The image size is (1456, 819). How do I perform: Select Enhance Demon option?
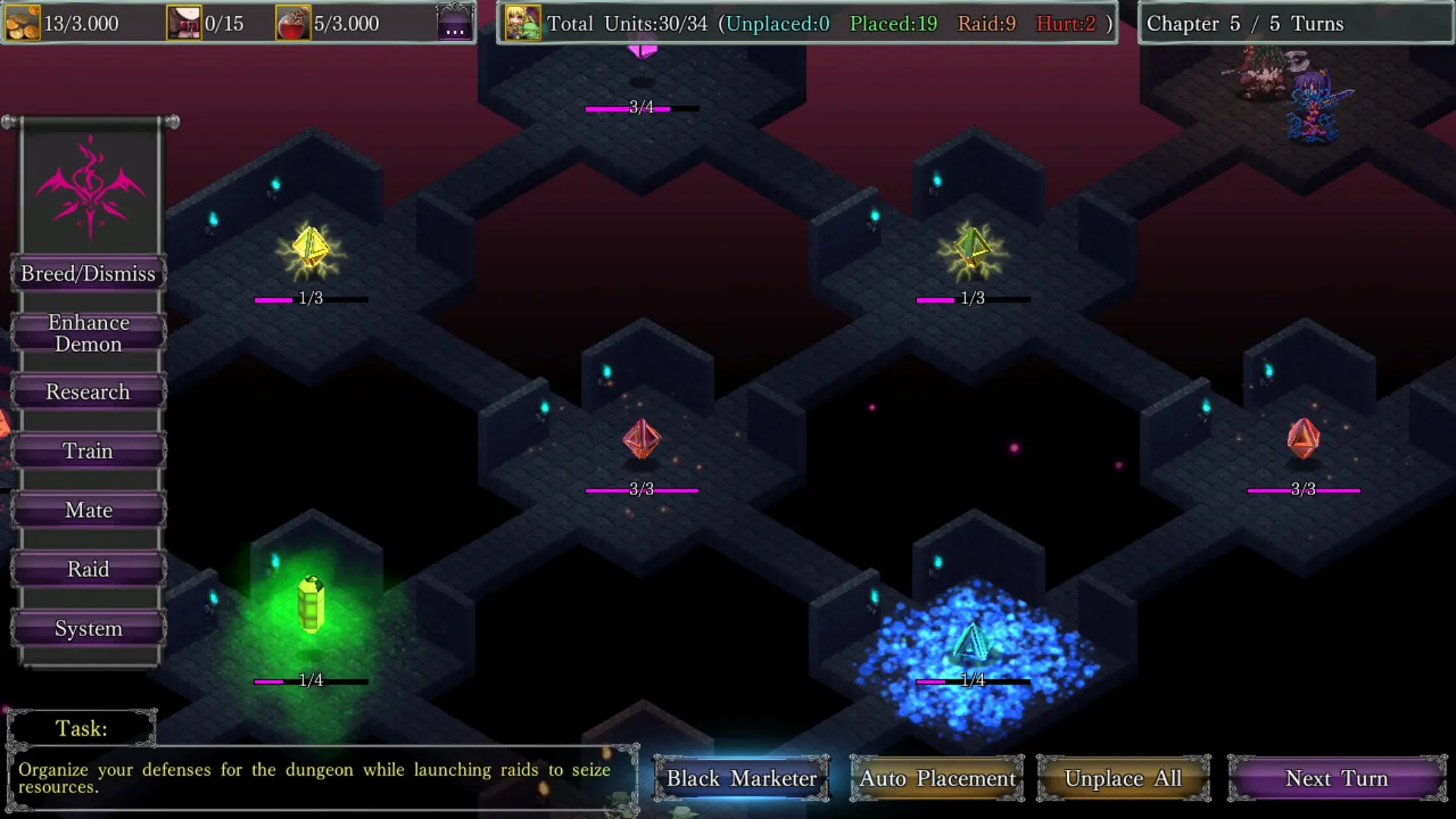point(88,333)
